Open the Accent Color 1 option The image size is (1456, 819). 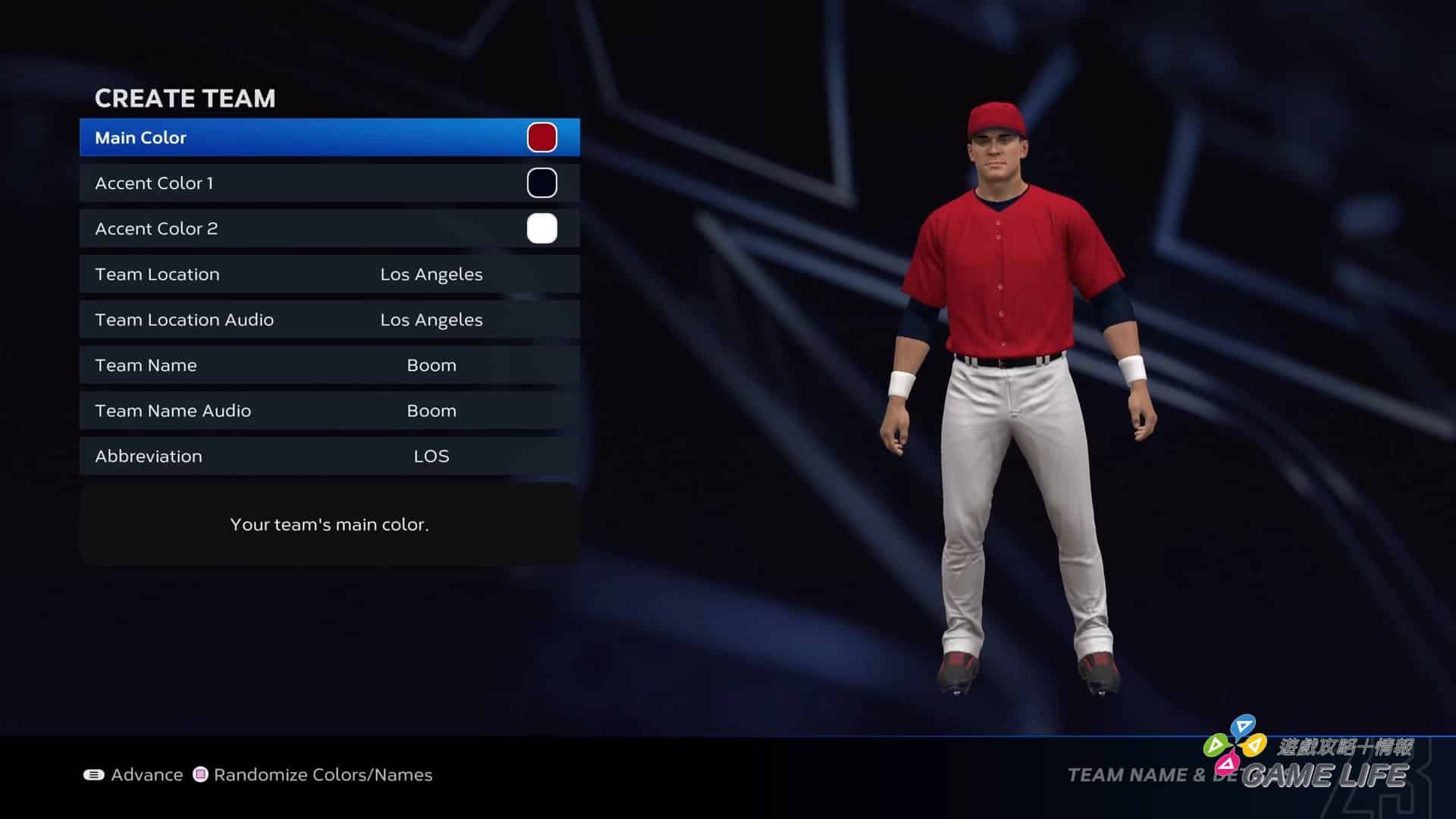(x=303, y=184)
